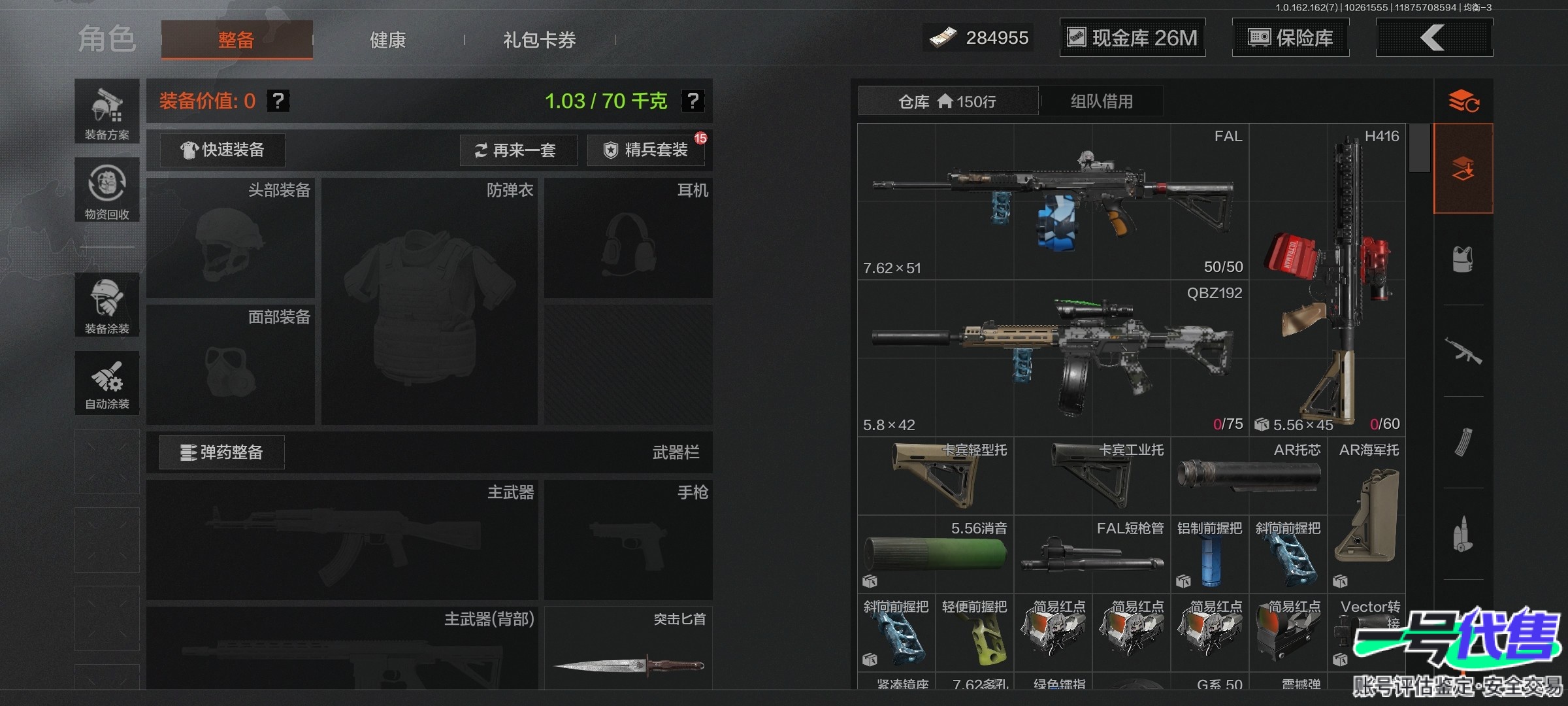Select the 突击匕首 knife slot

pos(629,650)
